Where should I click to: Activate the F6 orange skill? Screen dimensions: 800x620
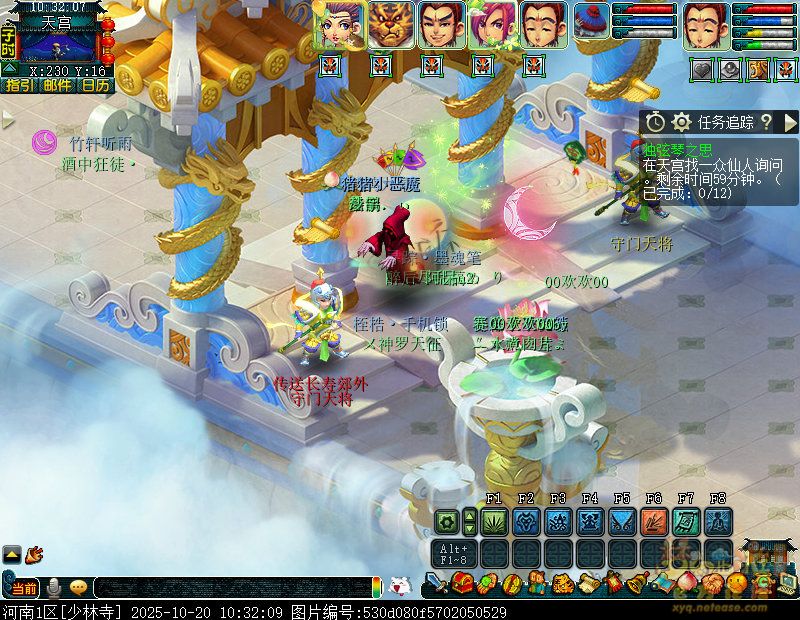point(654,522)
